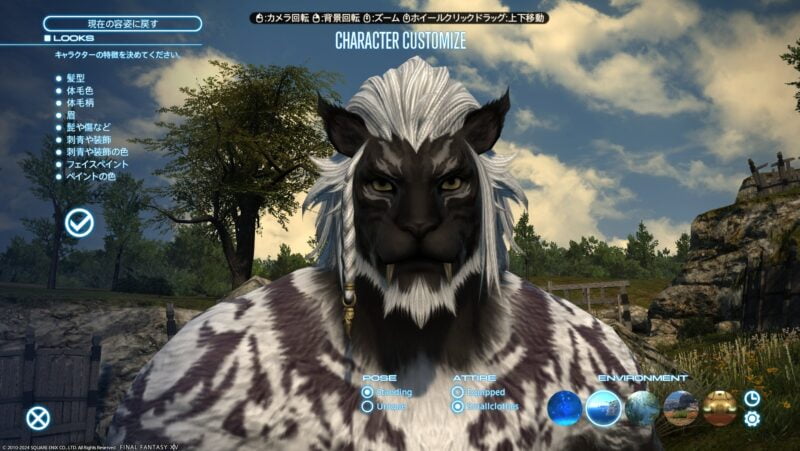The height and width of the screenshot is (451, 800).
Task: Click the X cancel button
Action: [x=38, y=418]
